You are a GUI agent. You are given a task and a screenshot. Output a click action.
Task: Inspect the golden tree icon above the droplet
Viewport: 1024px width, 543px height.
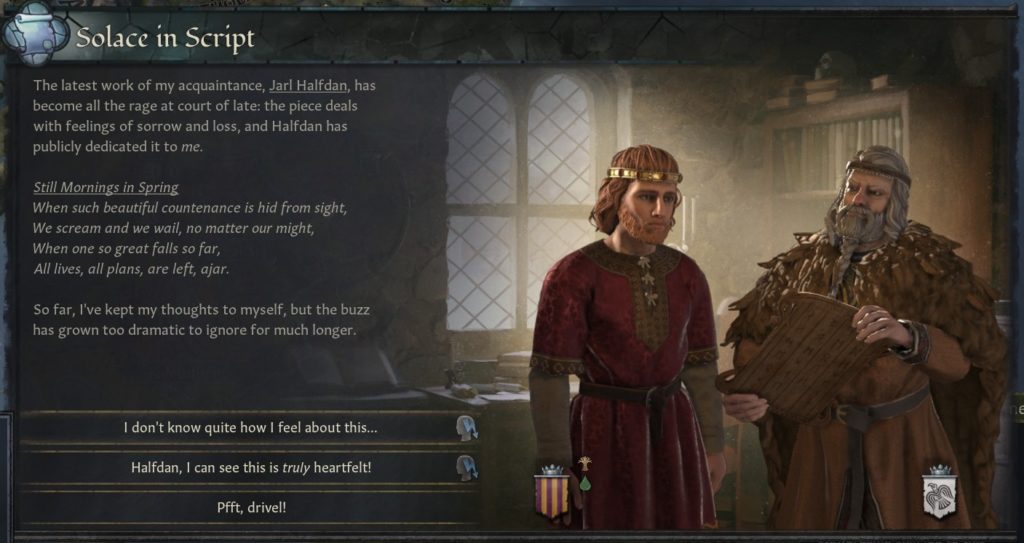tap(583, 464)
